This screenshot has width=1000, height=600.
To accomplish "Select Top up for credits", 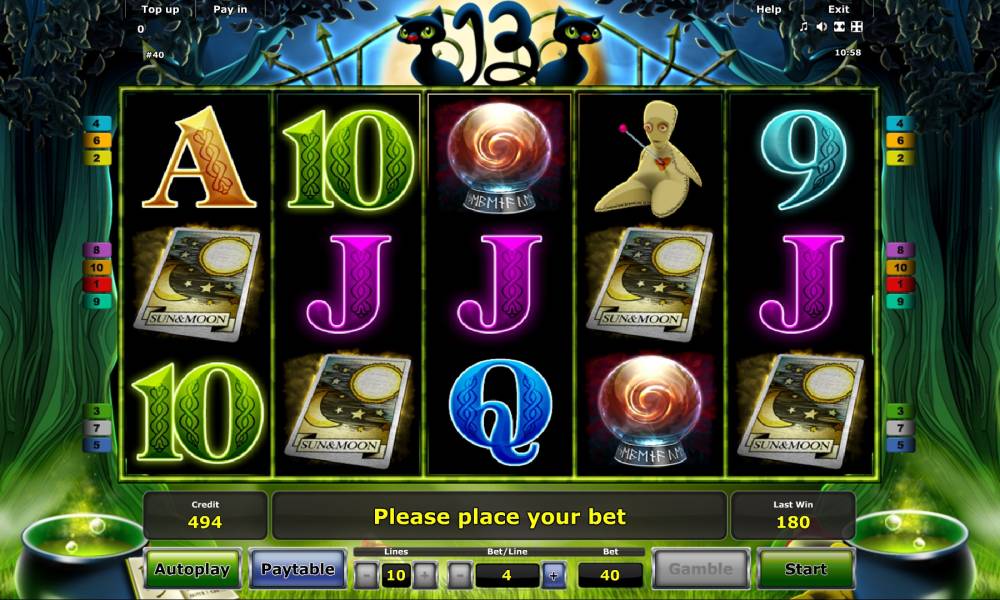I will tap(160, 9).
